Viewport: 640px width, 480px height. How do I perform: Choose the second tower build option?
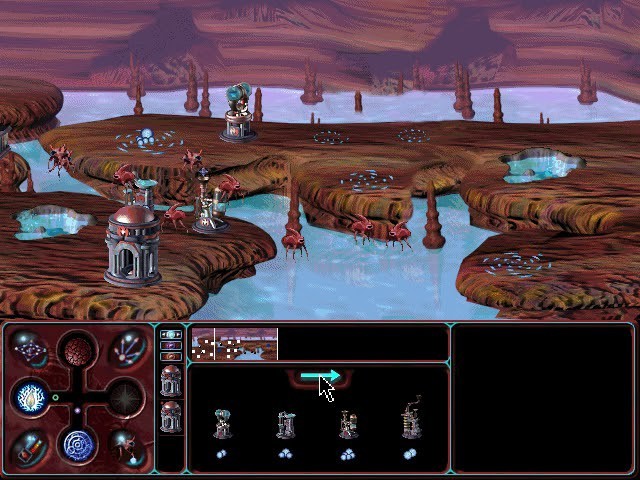click(285, 424)
